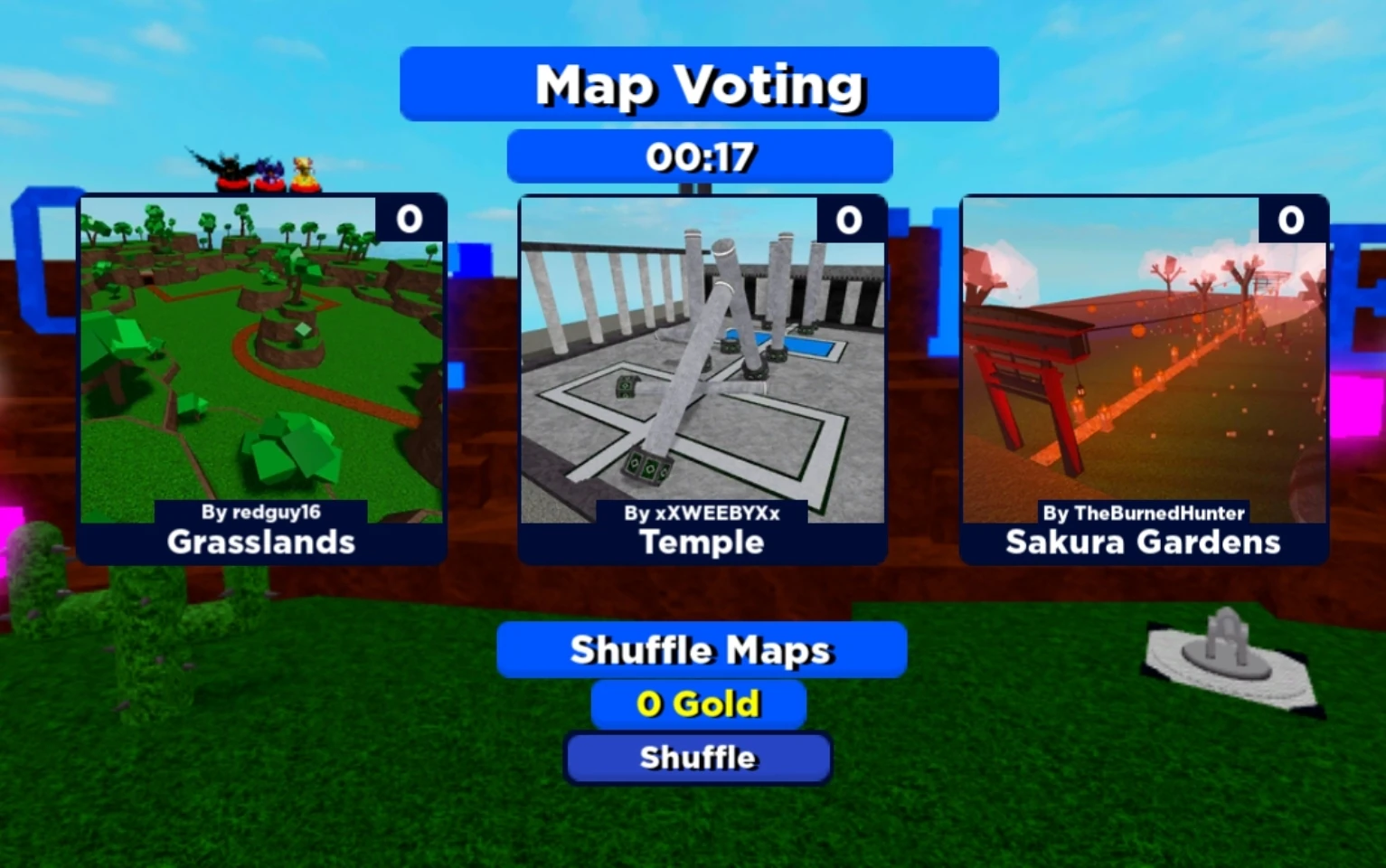This screenshot has width=1386, height=868.
Task: Click the Temple card footer bar
Action: pos(701,541)
